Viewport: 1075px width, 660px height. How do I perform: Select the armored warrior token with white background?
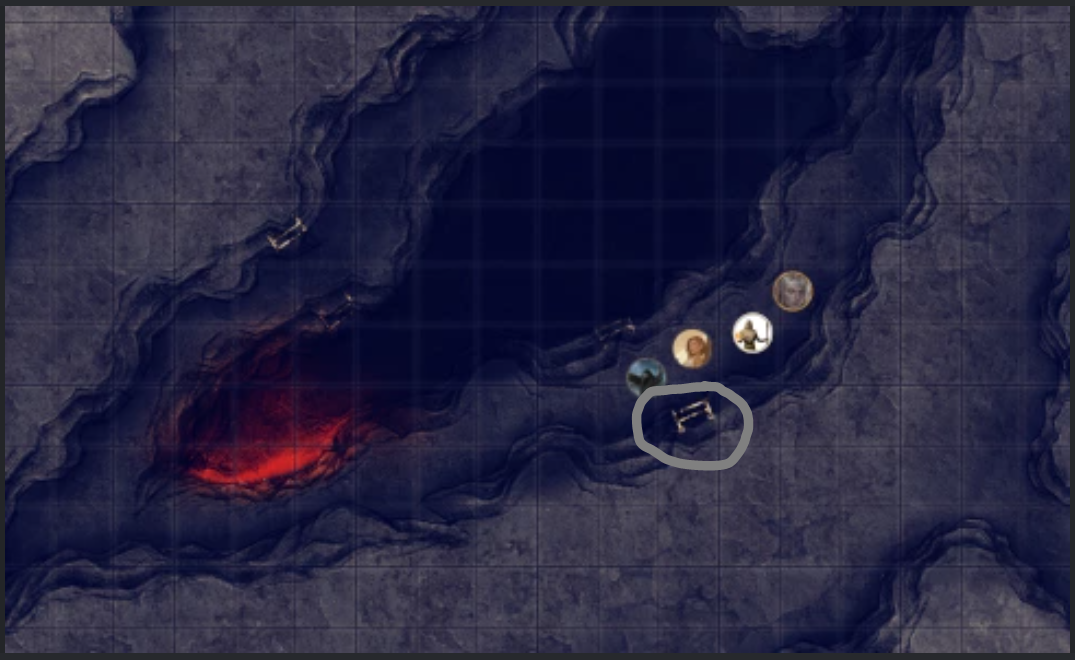click(752, 333)
